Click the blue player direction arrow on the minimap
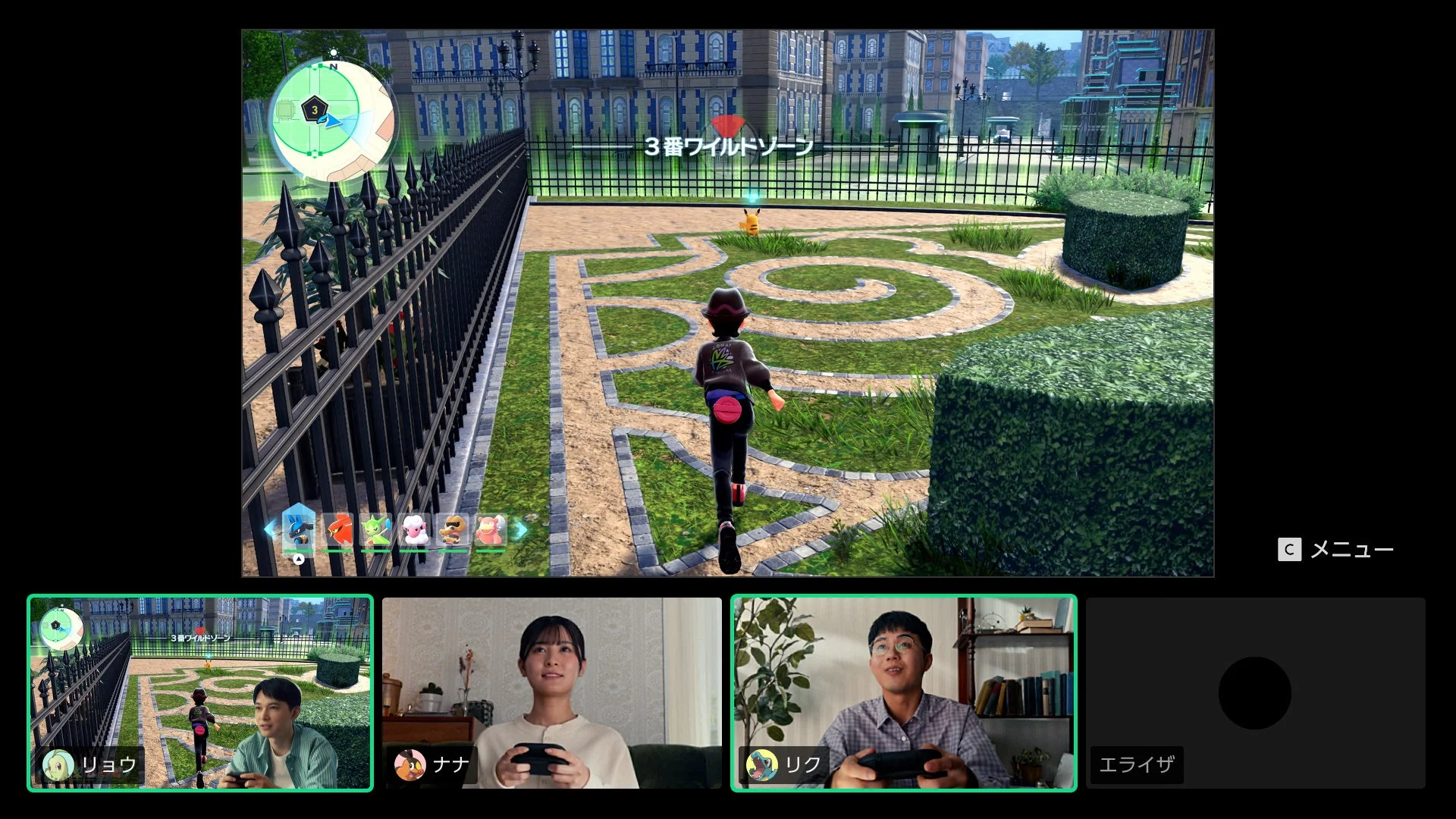1456x819 pixels. tap(331, 120)
